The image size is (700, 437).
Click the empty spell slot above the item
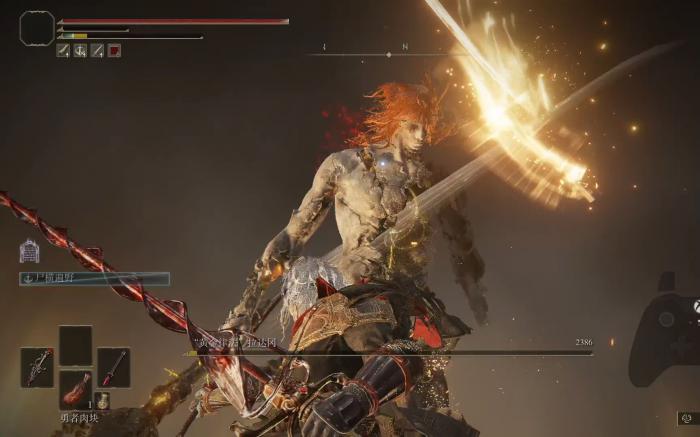click(75, 345)
